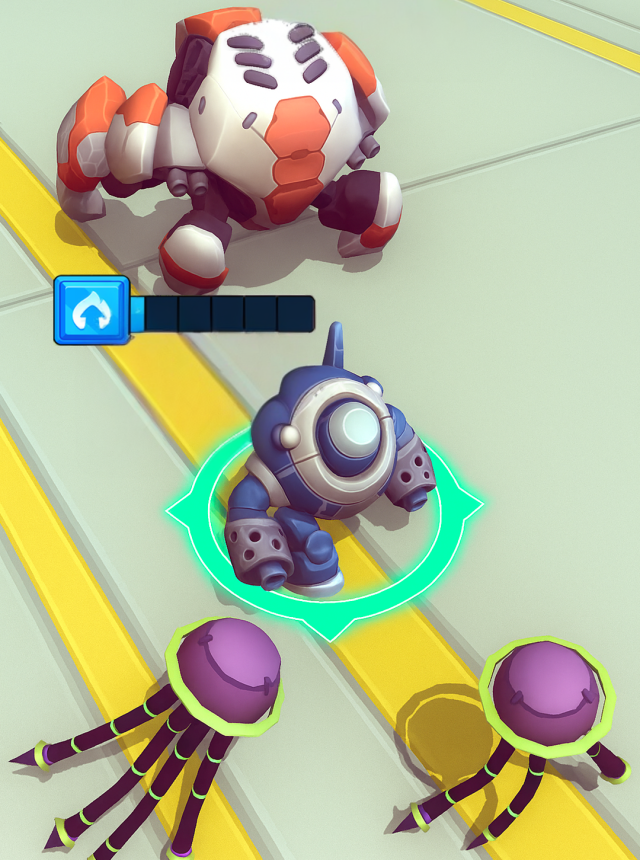Click the blue upward-arrow upgrade icon
Viewport: 640px width, 860px height.
(x=91, y=311)
